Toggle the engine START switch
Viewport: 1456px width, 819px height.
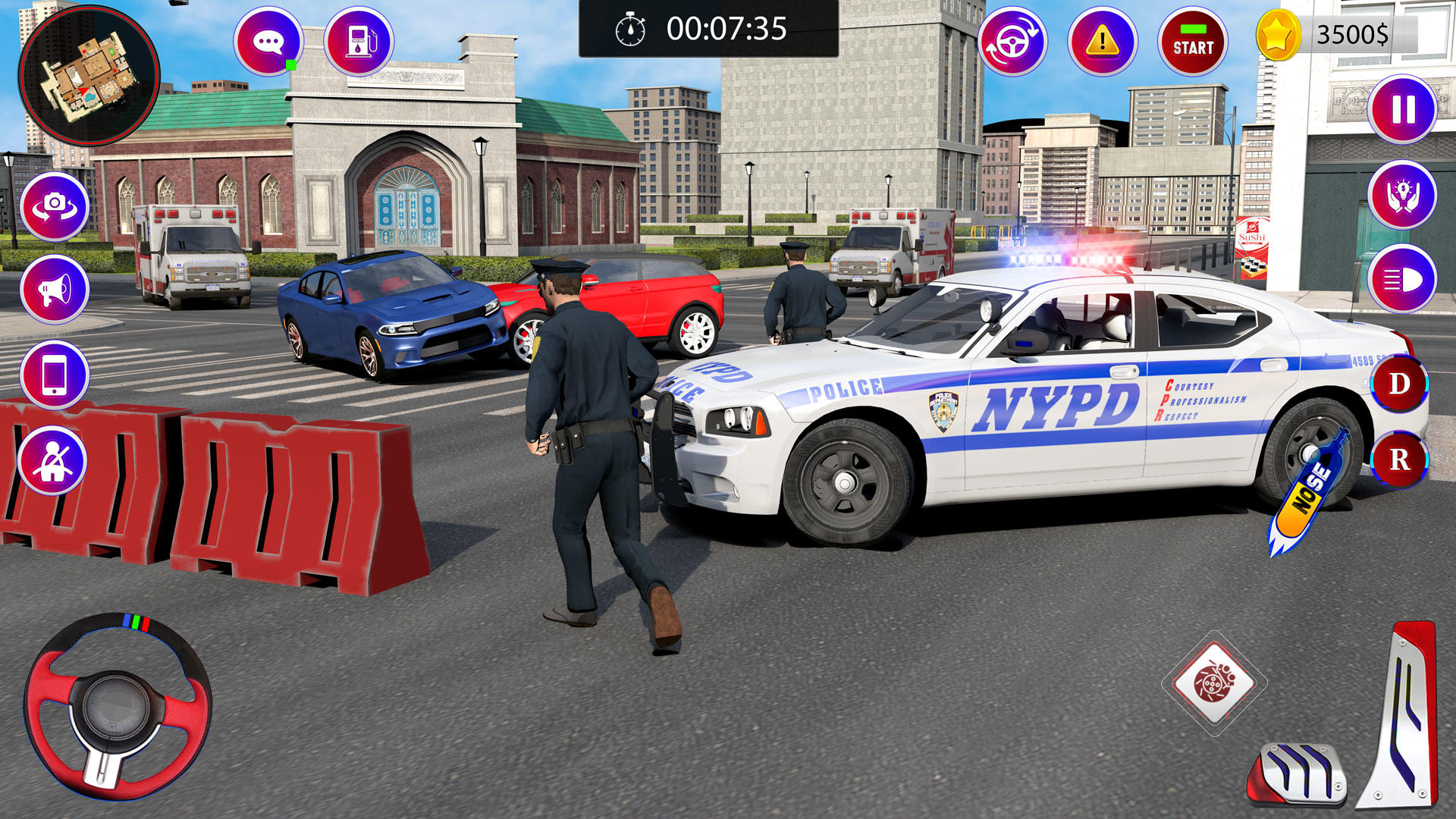click(1193, 40)
